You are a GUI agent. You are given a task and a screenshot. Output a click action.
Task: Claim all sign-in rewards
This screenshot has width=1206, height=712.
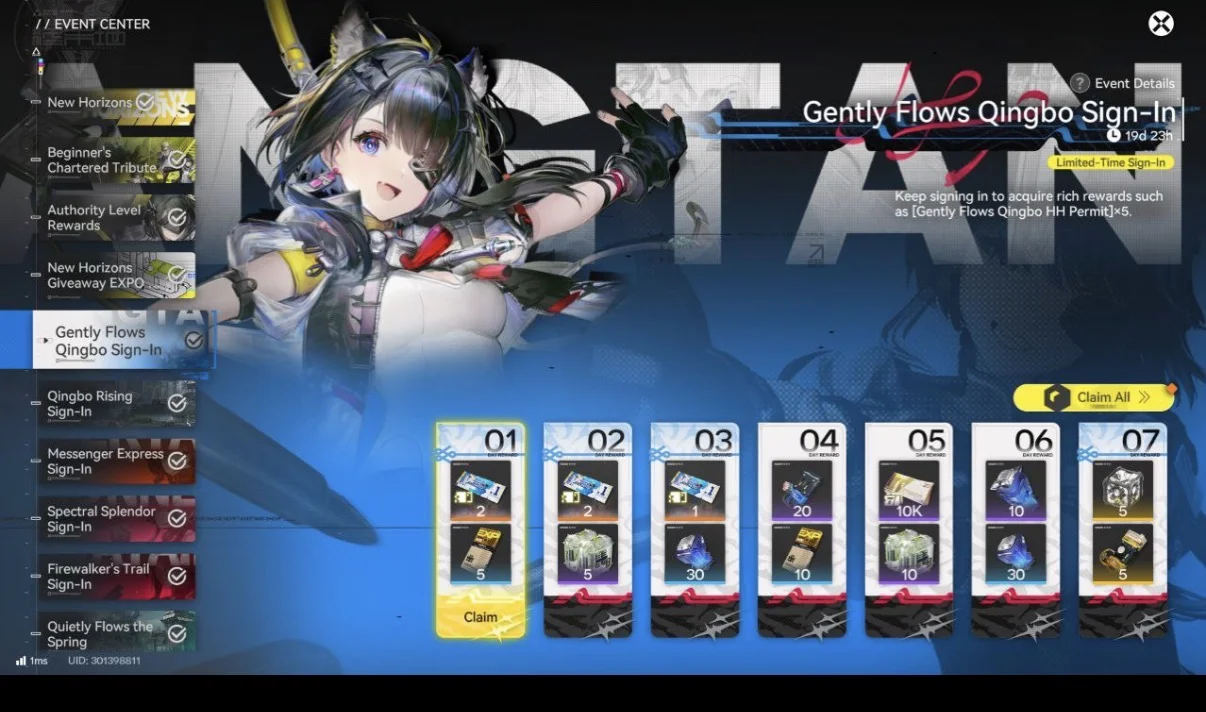[x=1094, y=398]
